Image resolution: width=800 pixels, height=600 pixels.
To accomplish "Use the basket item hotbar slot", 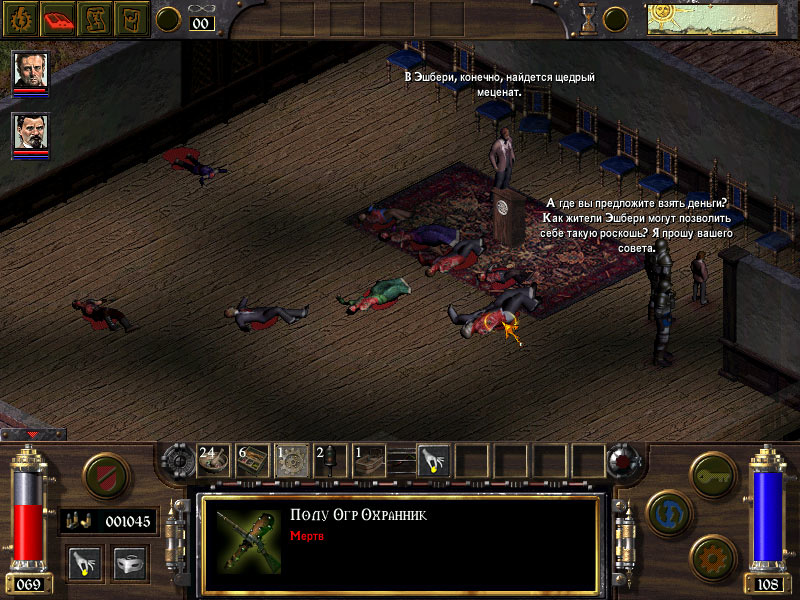I will coord(369,459).
